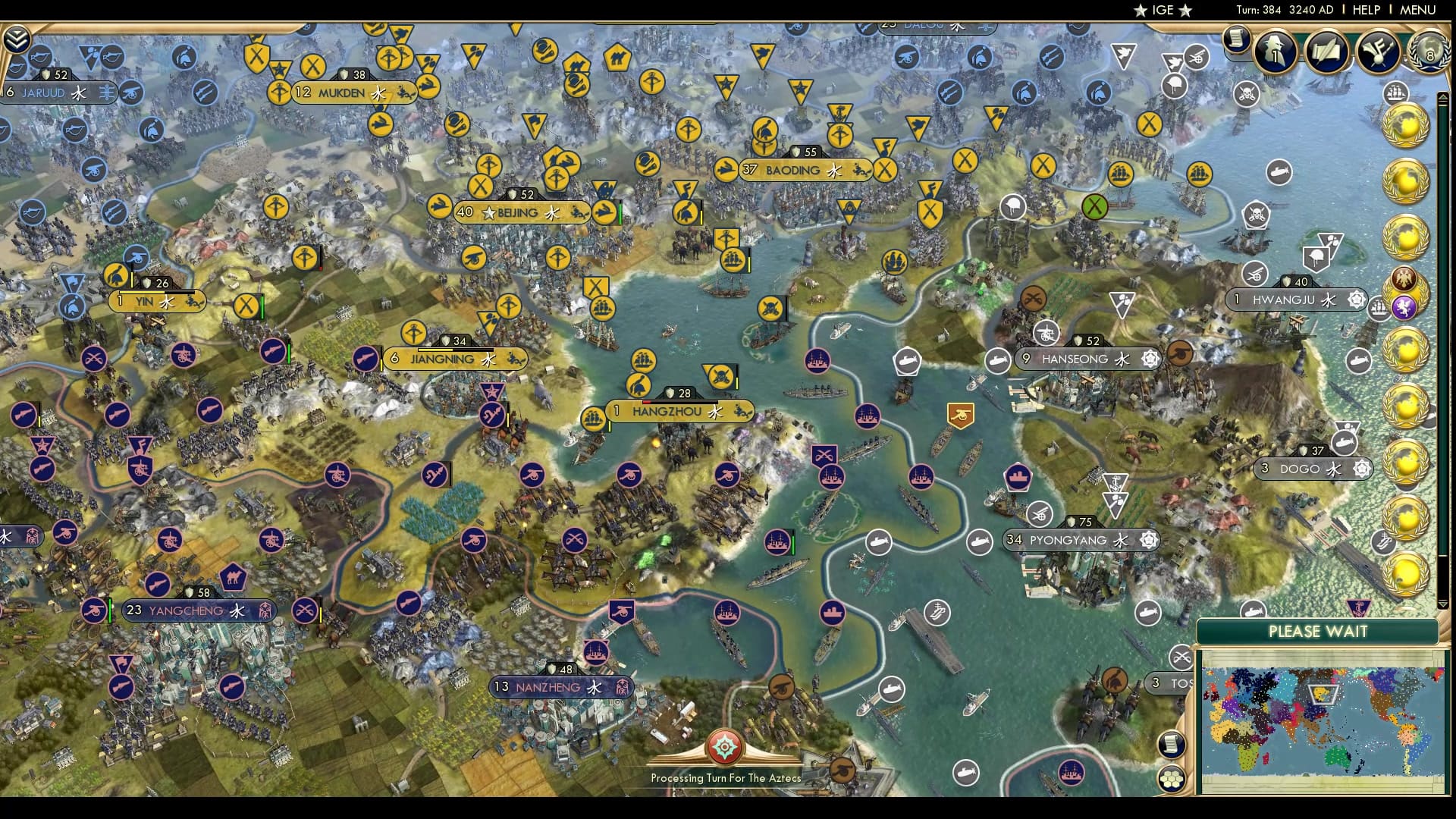Viewport: 1456px width, 819px height.
Task: Click the purple gryphon civilization notification icon
Action: (x=1403, y=306)
